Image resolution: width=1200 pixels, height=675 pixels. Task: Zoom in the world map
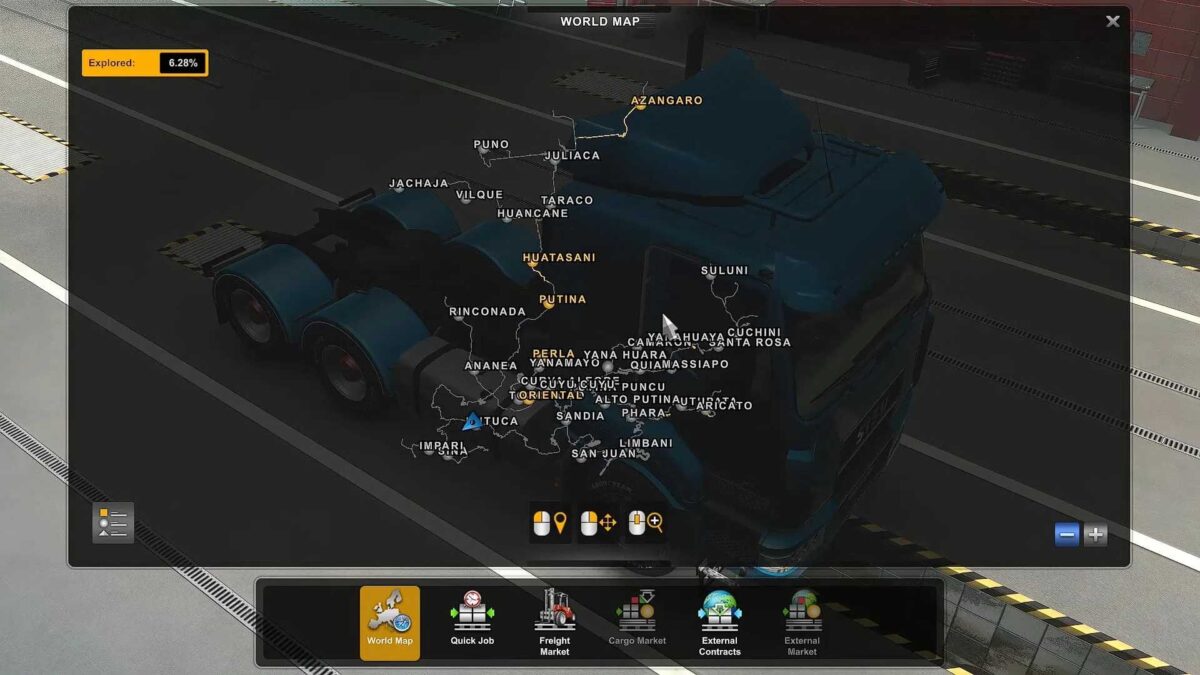(x=1096, y=534)
